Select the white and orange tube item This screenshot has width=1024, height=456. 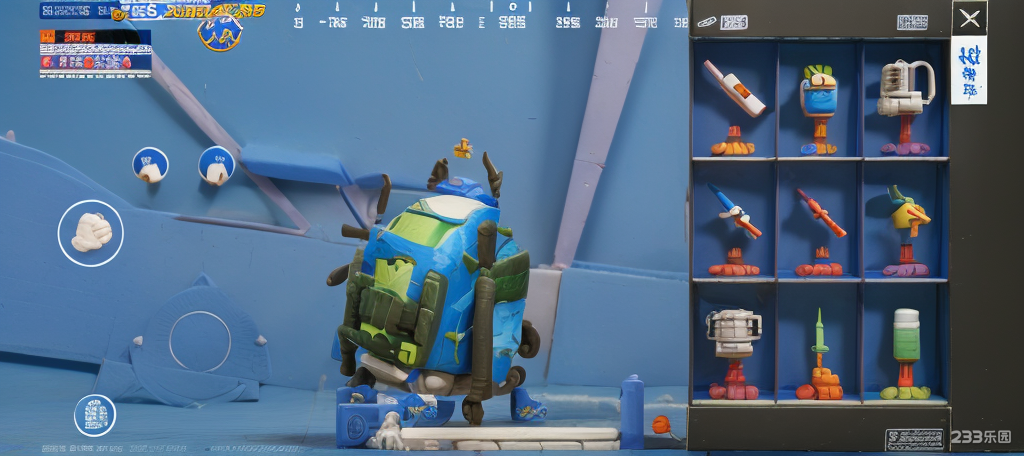click(734, 100)
